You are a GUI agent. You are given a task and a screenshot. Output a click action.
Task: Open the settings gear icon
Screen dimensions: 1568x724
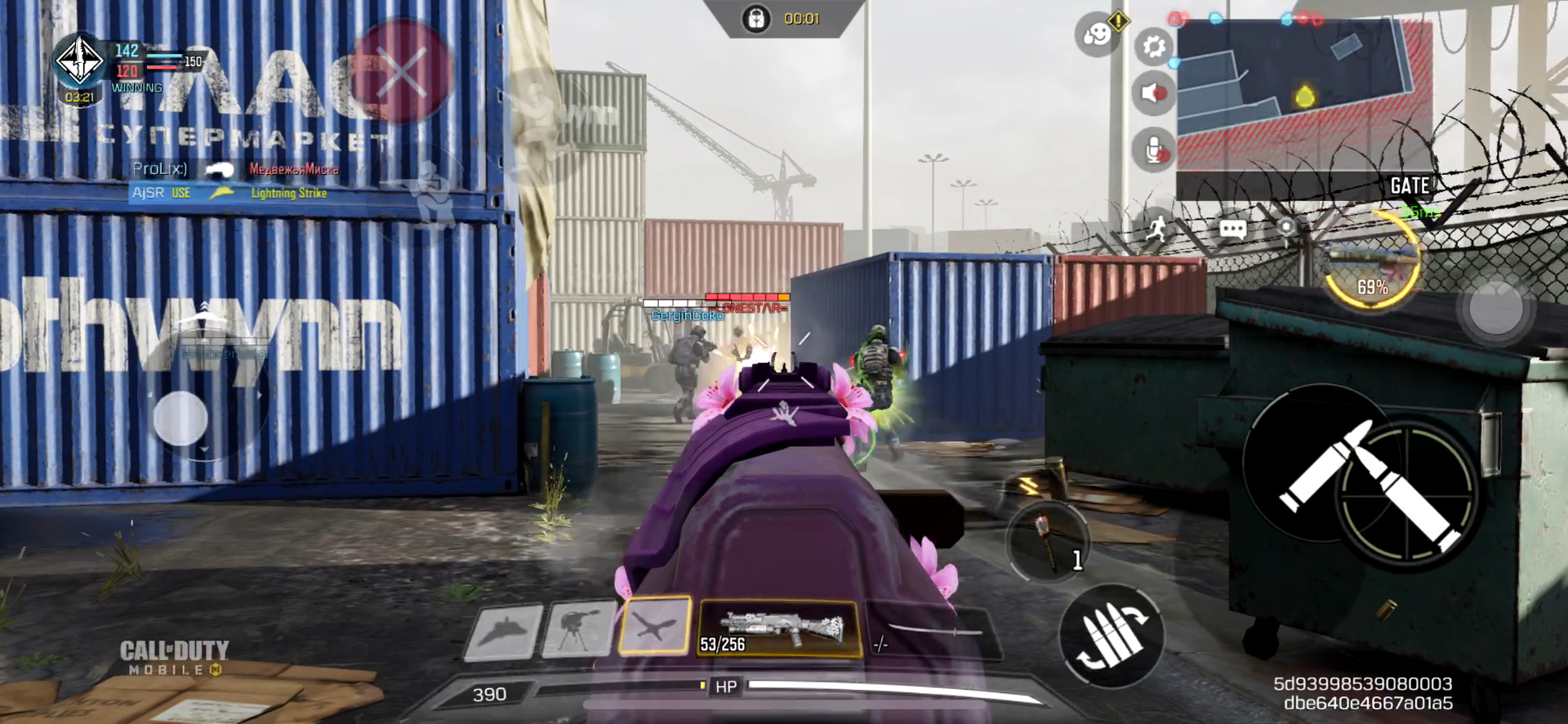click(1153, 47)
